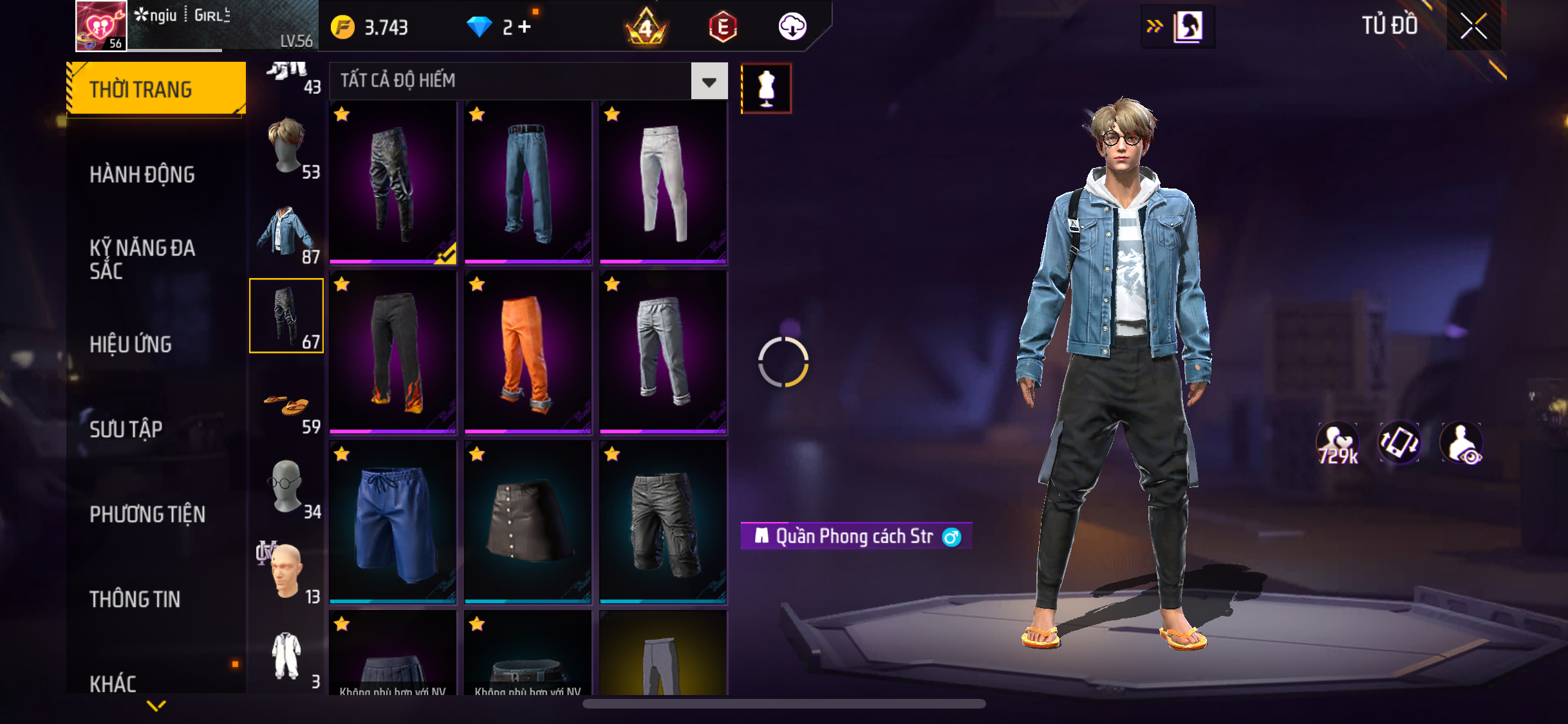
Task: Select the blue drawstring shorts
Action: 393,522
